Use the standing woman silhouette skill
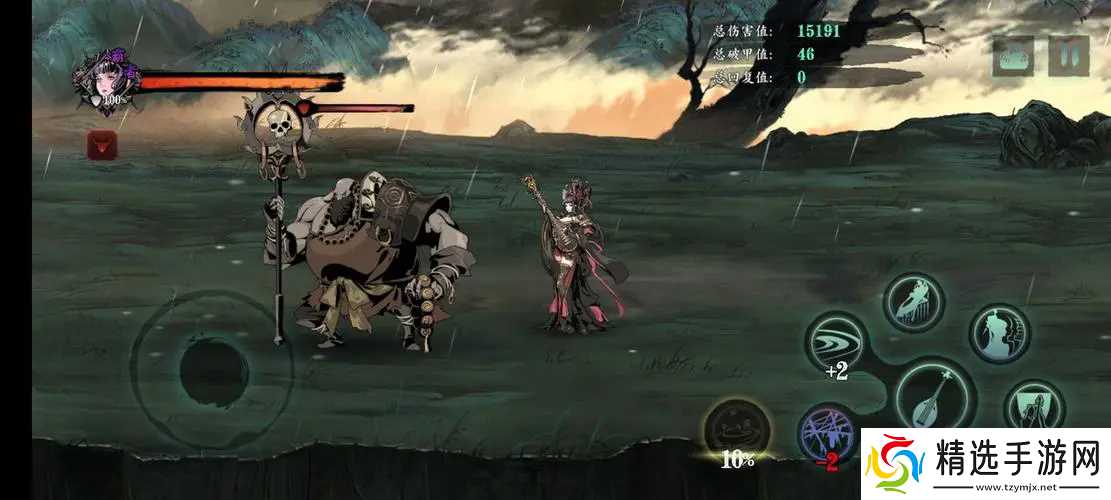1111x500 pixels. (999, 333)
